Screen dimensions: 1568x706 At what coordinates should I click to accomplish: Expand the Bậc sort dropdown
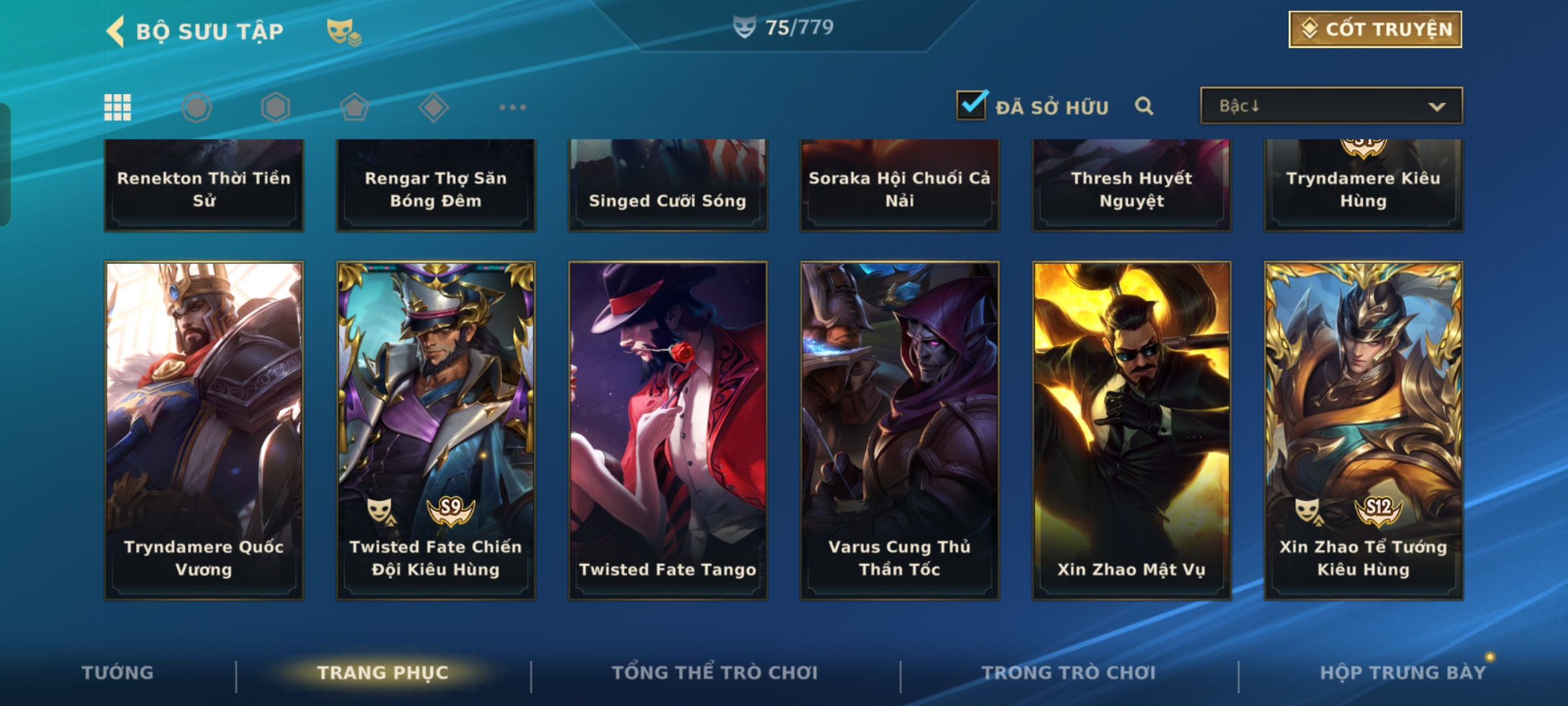point(1331,106)
